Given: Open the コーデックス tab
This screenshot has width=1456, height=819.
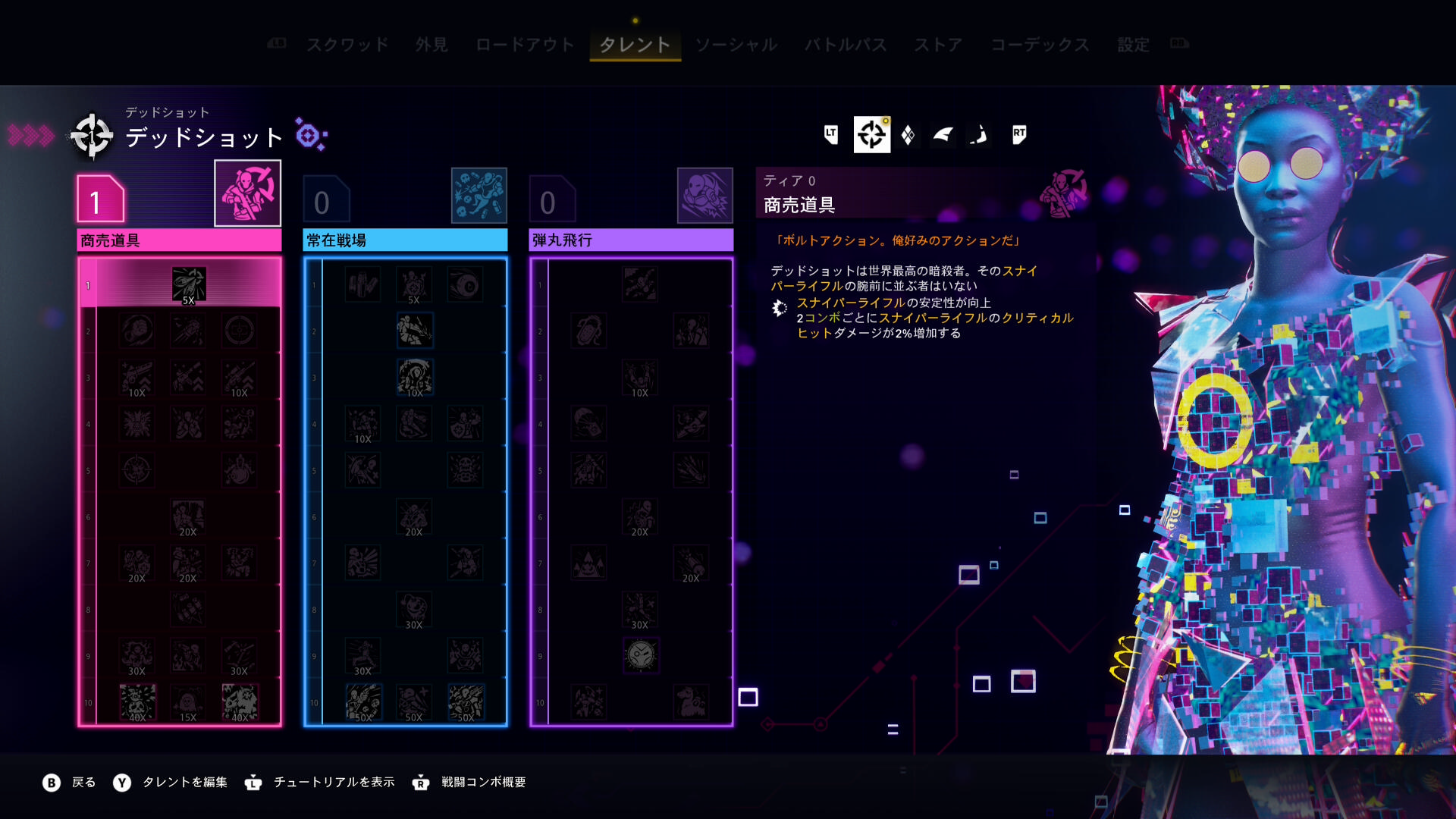Looking at the screenshot, I should [x=1040, y=45].
